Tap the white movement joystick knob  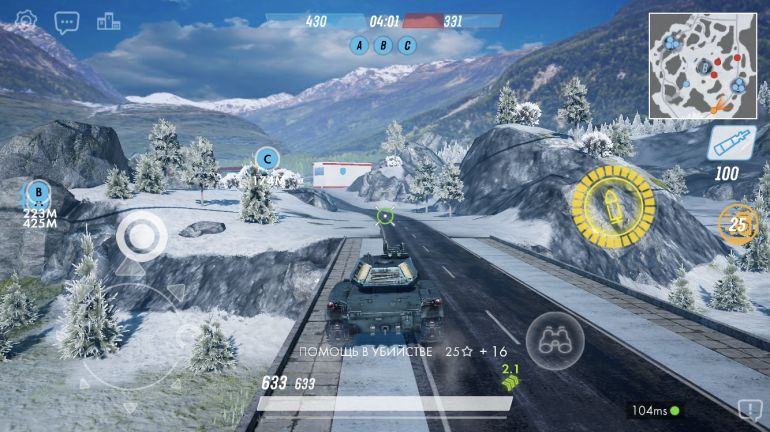[142, 238]
